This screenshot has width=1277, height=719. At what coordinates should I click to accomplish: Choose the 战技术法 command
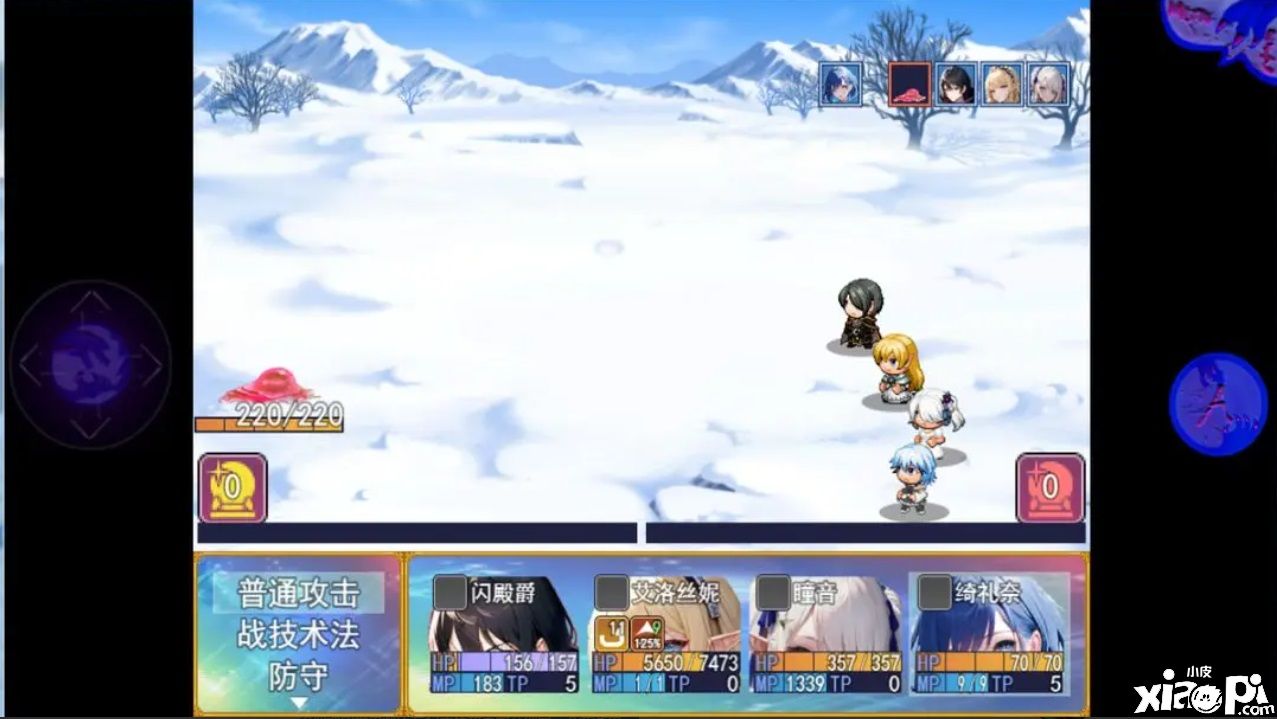point(298,635)
